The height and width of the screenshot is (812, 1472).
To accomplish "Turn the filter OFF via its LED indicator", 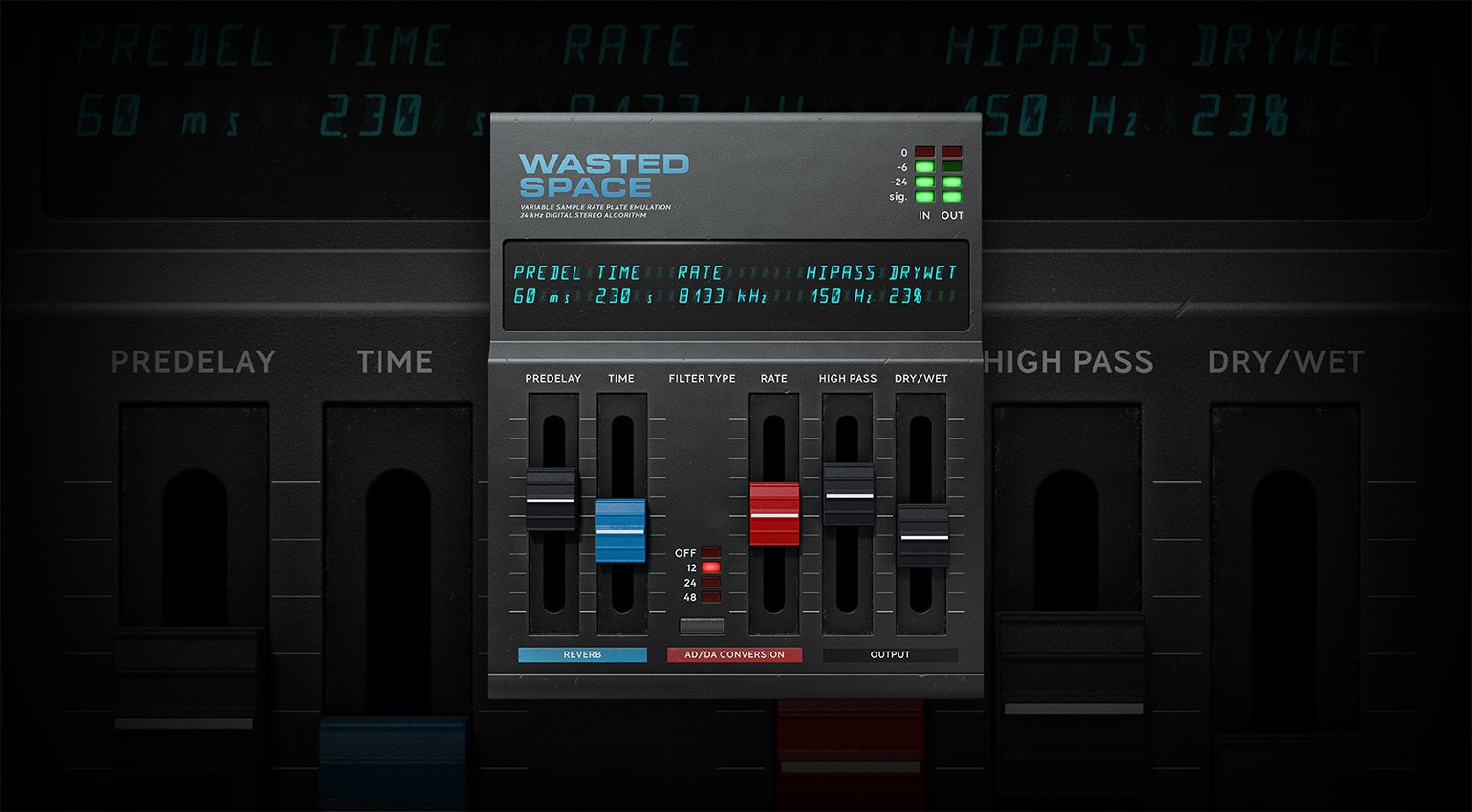I will pyautogui.click(x=709, y=552).
